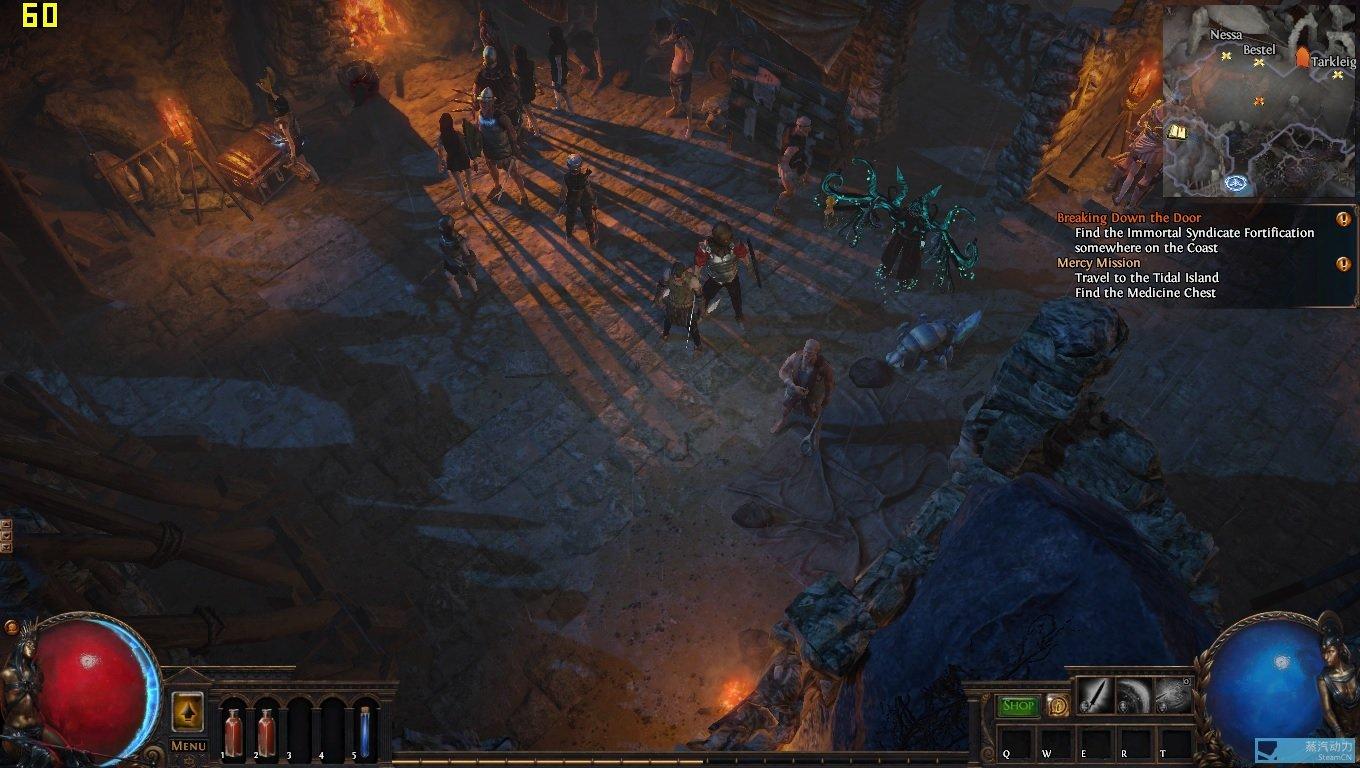Use the second red life flask
Screen dimensions: 1360x768
266,731
